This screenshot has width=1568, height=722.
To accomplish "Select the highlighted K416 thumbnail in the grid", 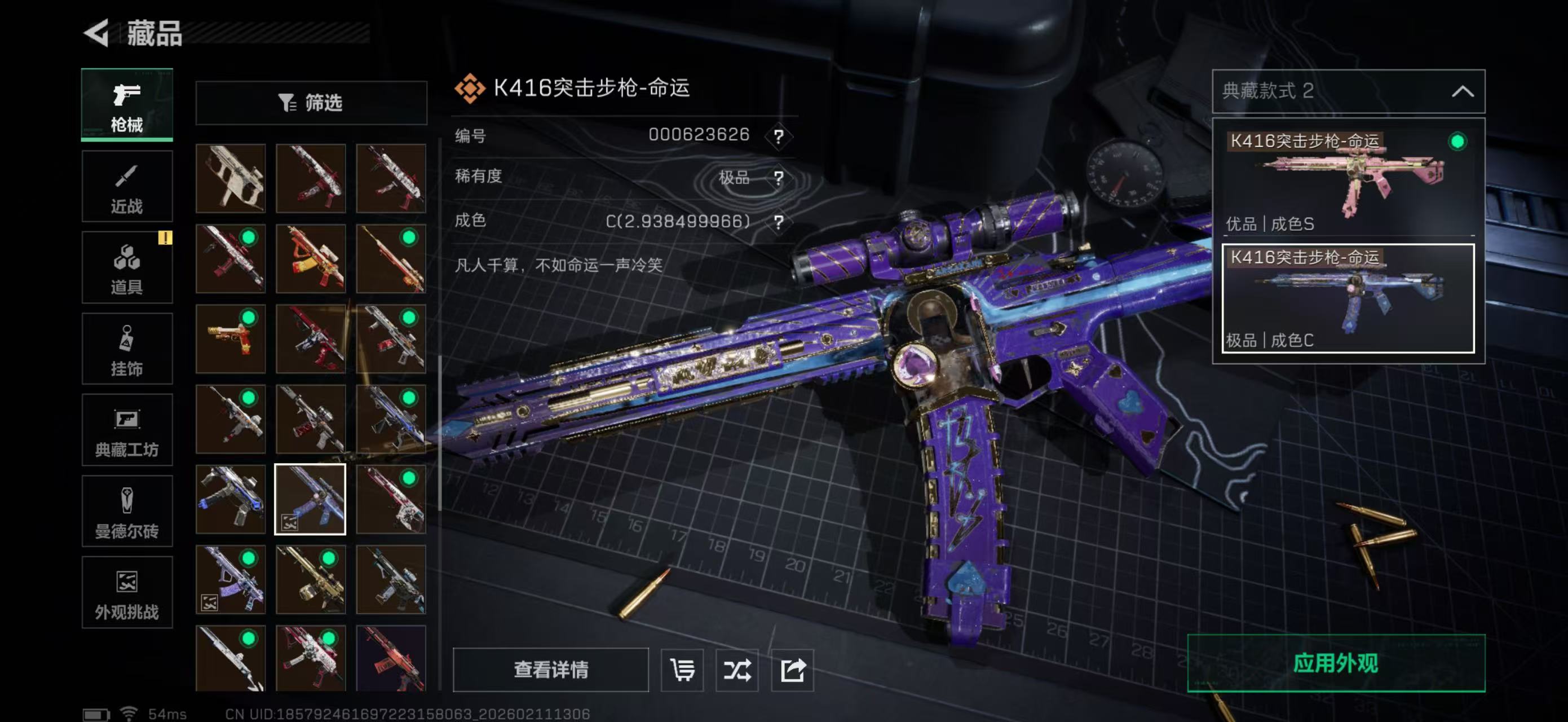I will click(311, 499).
